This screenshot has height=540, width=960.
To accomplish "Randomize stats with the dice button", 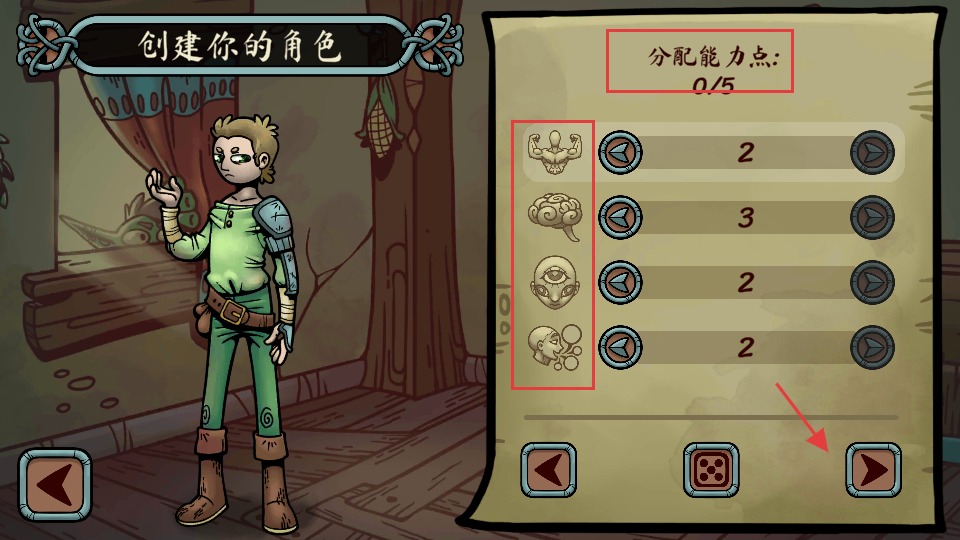I will (x=711, y=470).
